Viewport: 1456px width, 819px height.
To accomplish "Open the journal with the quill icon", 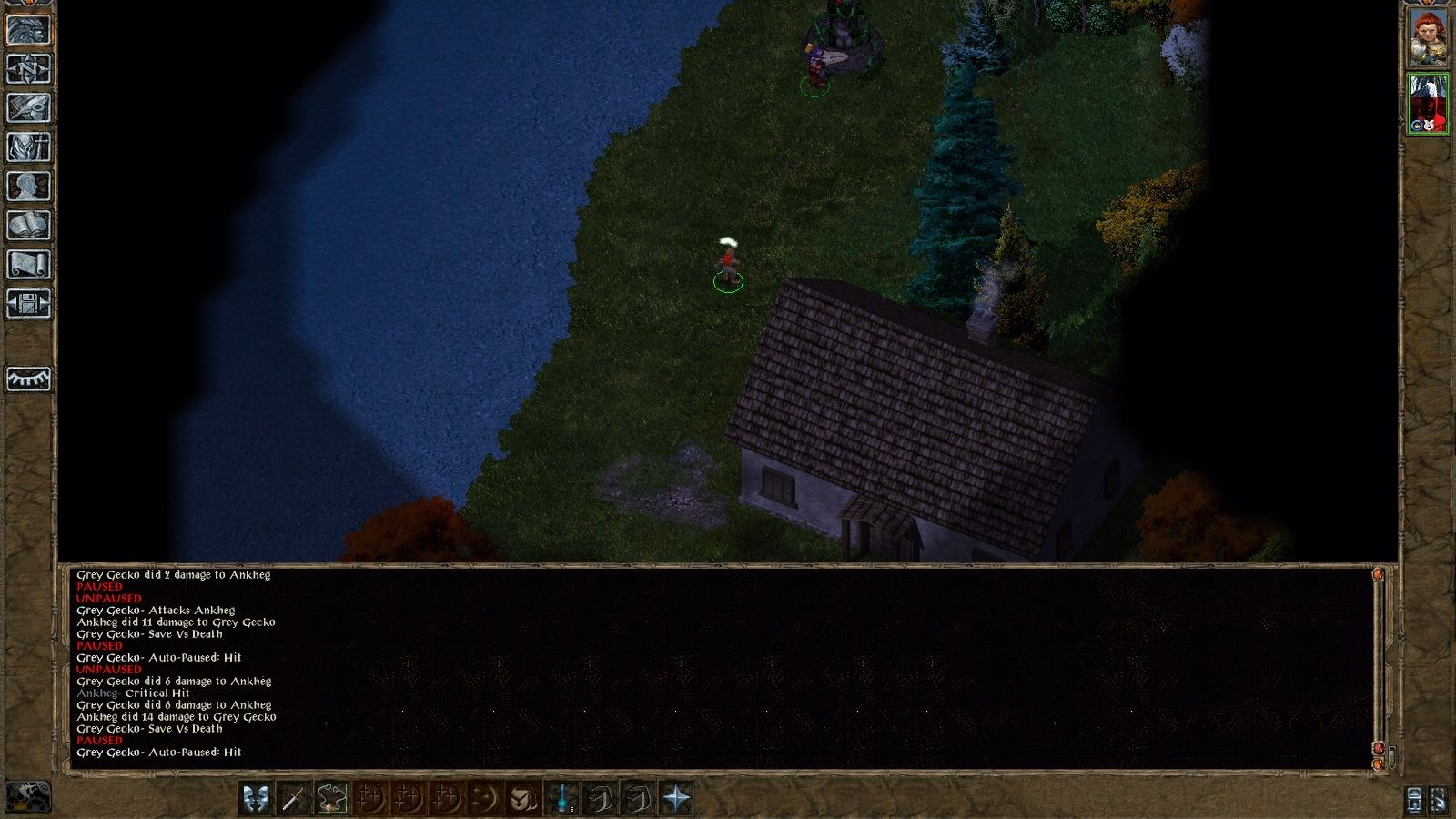I will point(28,108).
